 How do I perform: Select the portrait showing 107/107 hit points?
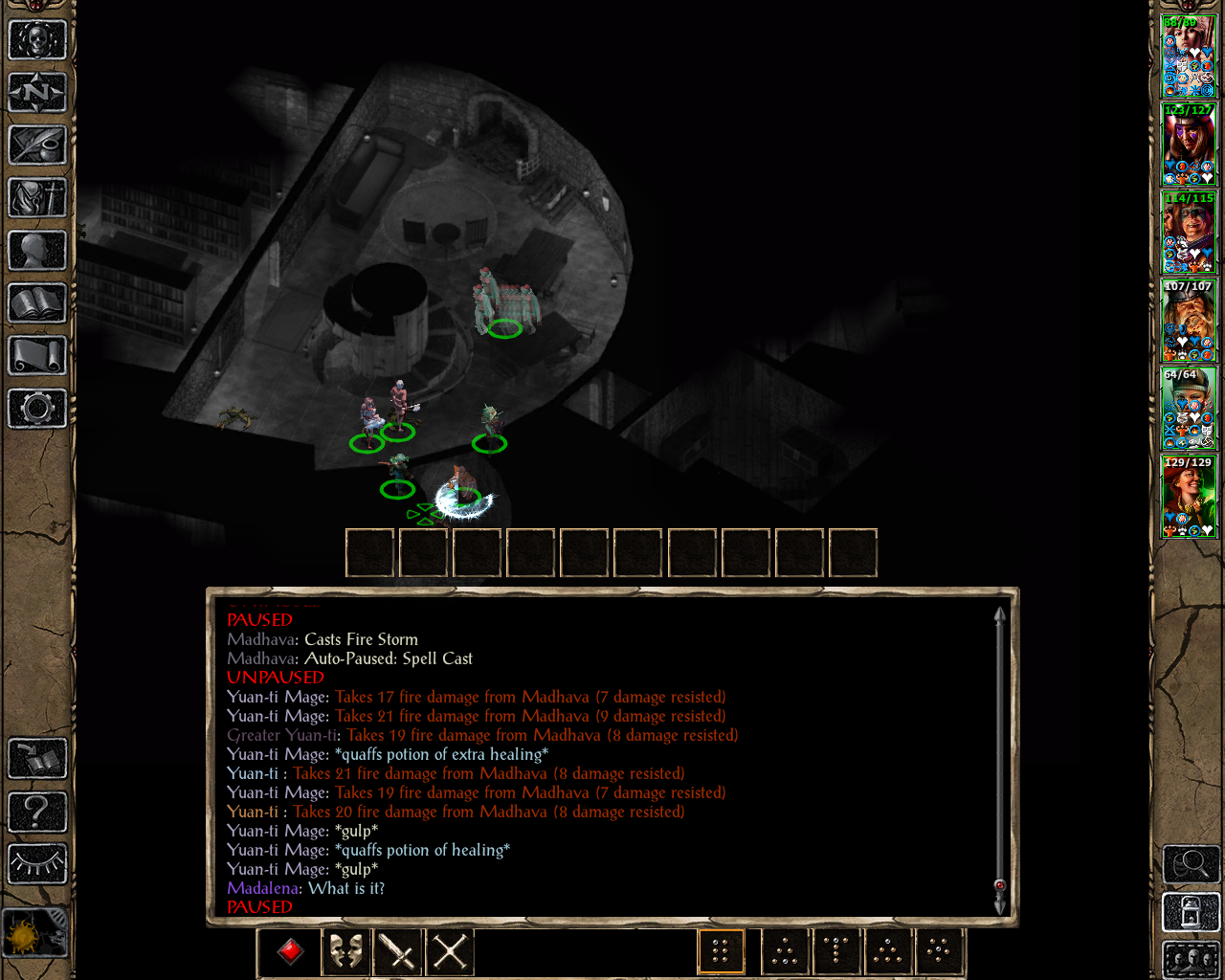point(1189,321)
